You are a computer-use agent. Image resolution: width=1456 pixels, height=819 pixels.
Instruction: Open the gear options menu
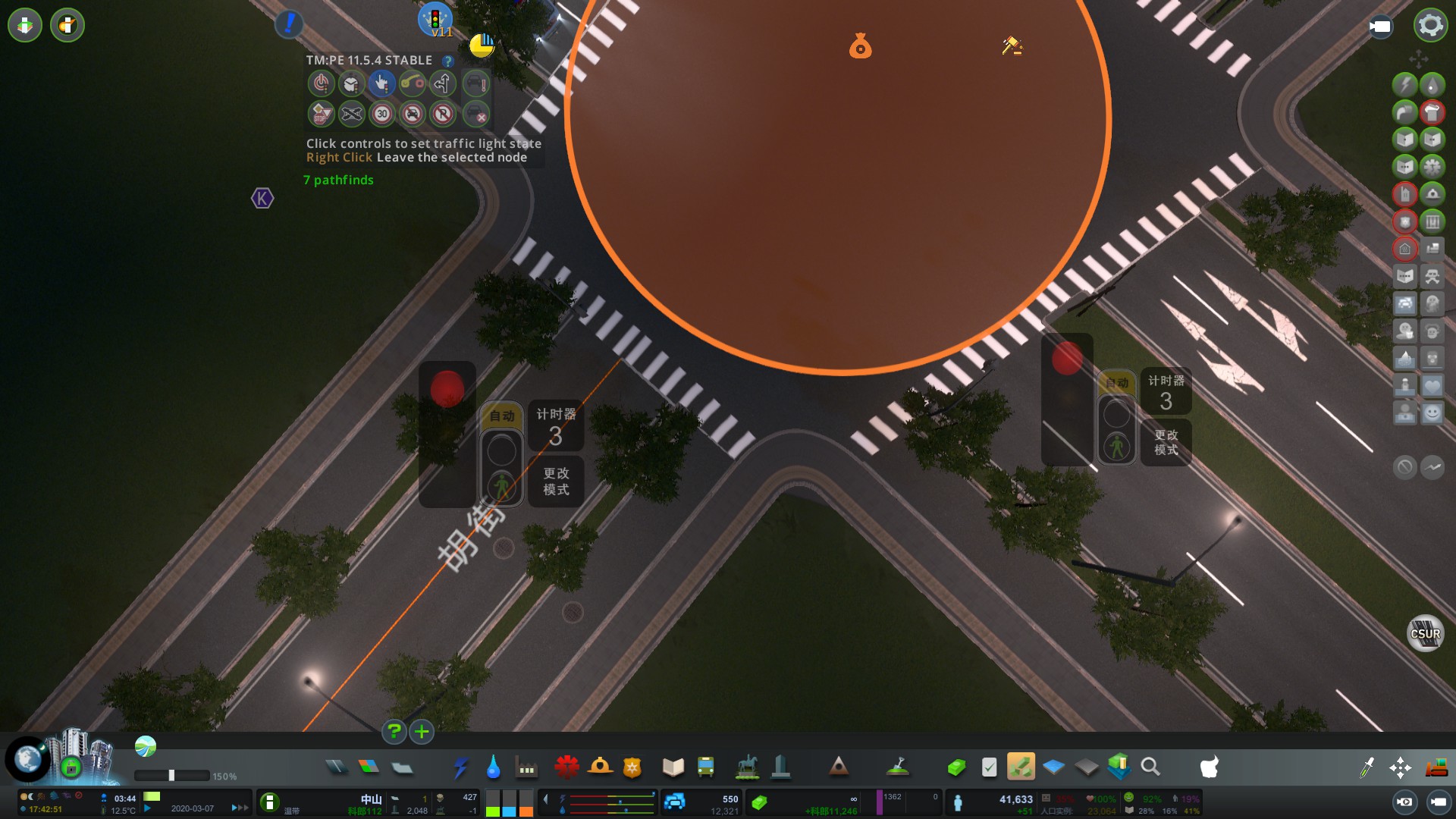1430,25
